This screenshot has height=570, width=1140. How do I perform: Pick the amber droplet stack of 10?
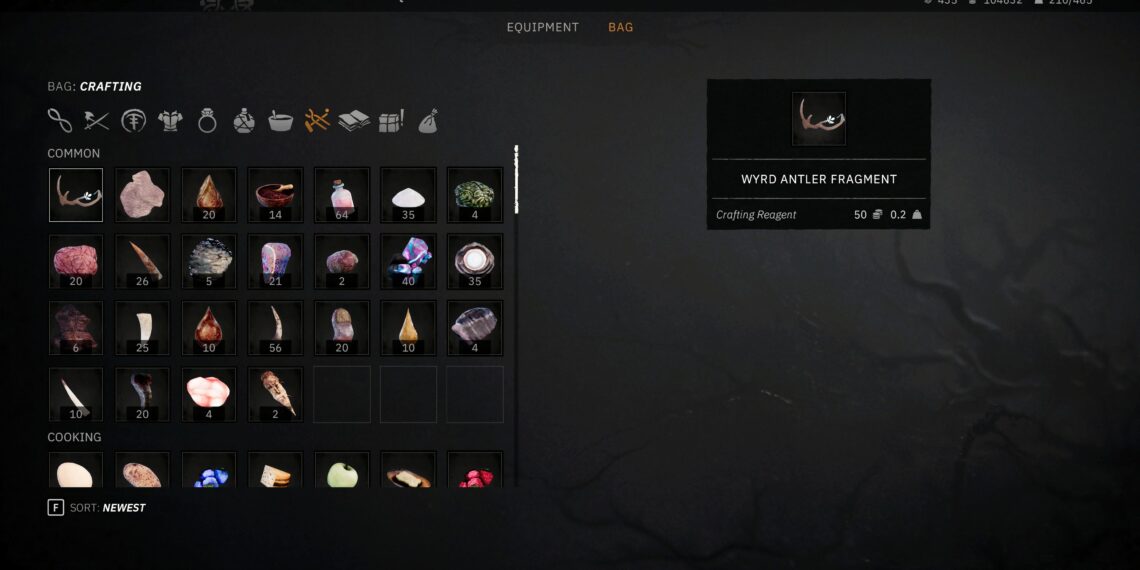(407, 328)
